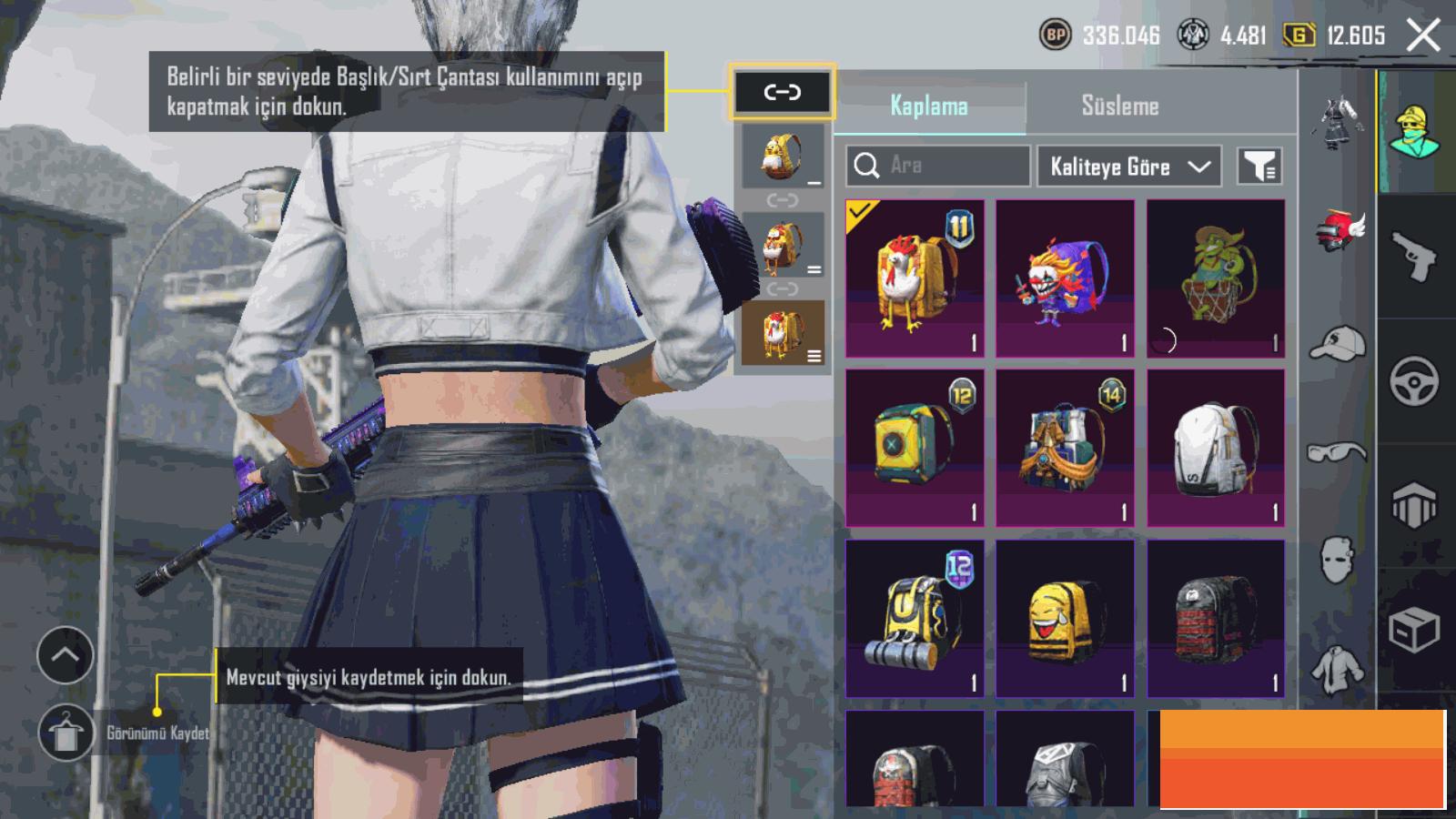Image resolution: width=1456 pixels, height=819 pixels.
Task: Close the inventory screen with the X
Action: (x=1423, y=35)
